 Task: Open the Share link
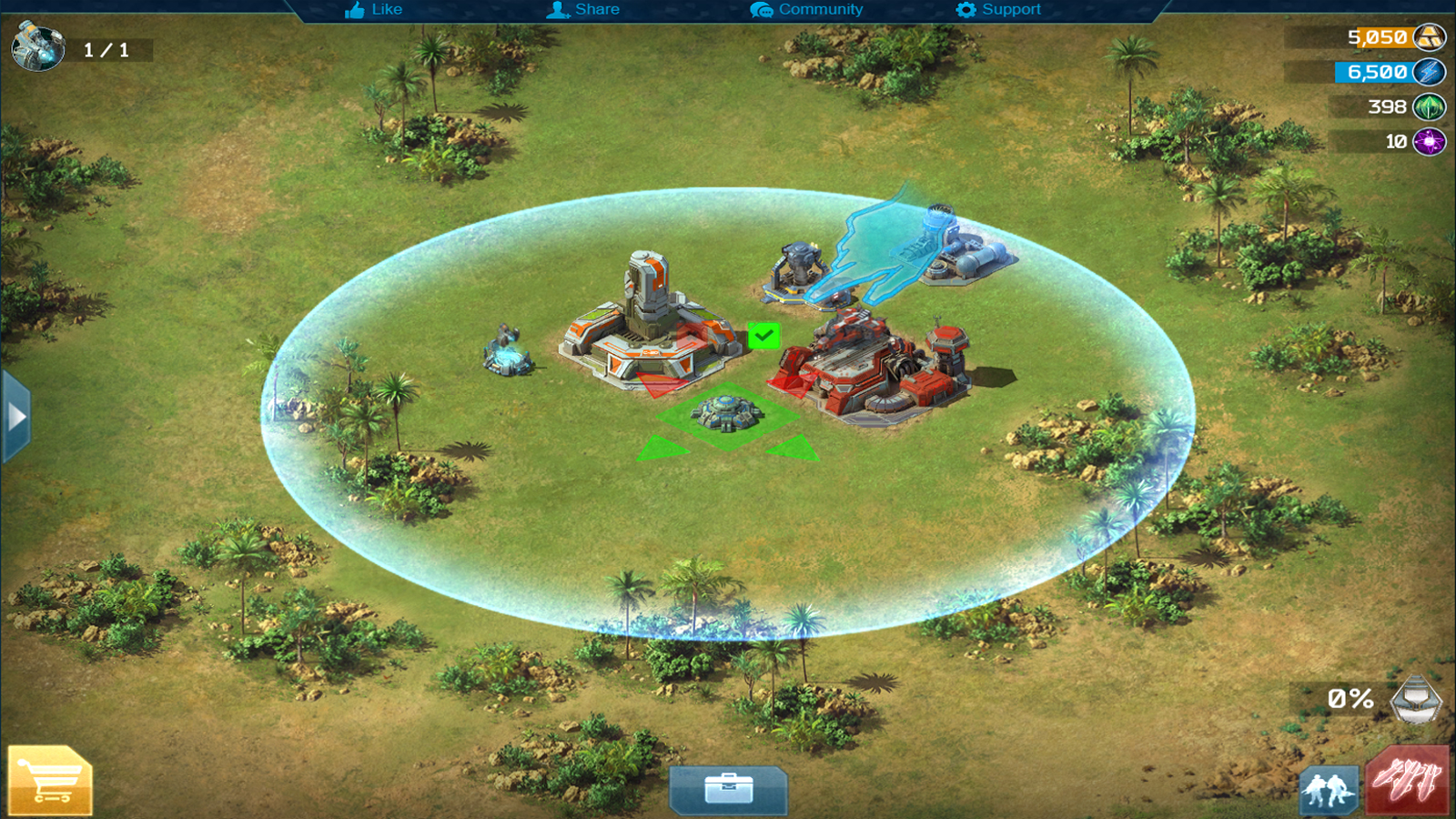point(583,10)
